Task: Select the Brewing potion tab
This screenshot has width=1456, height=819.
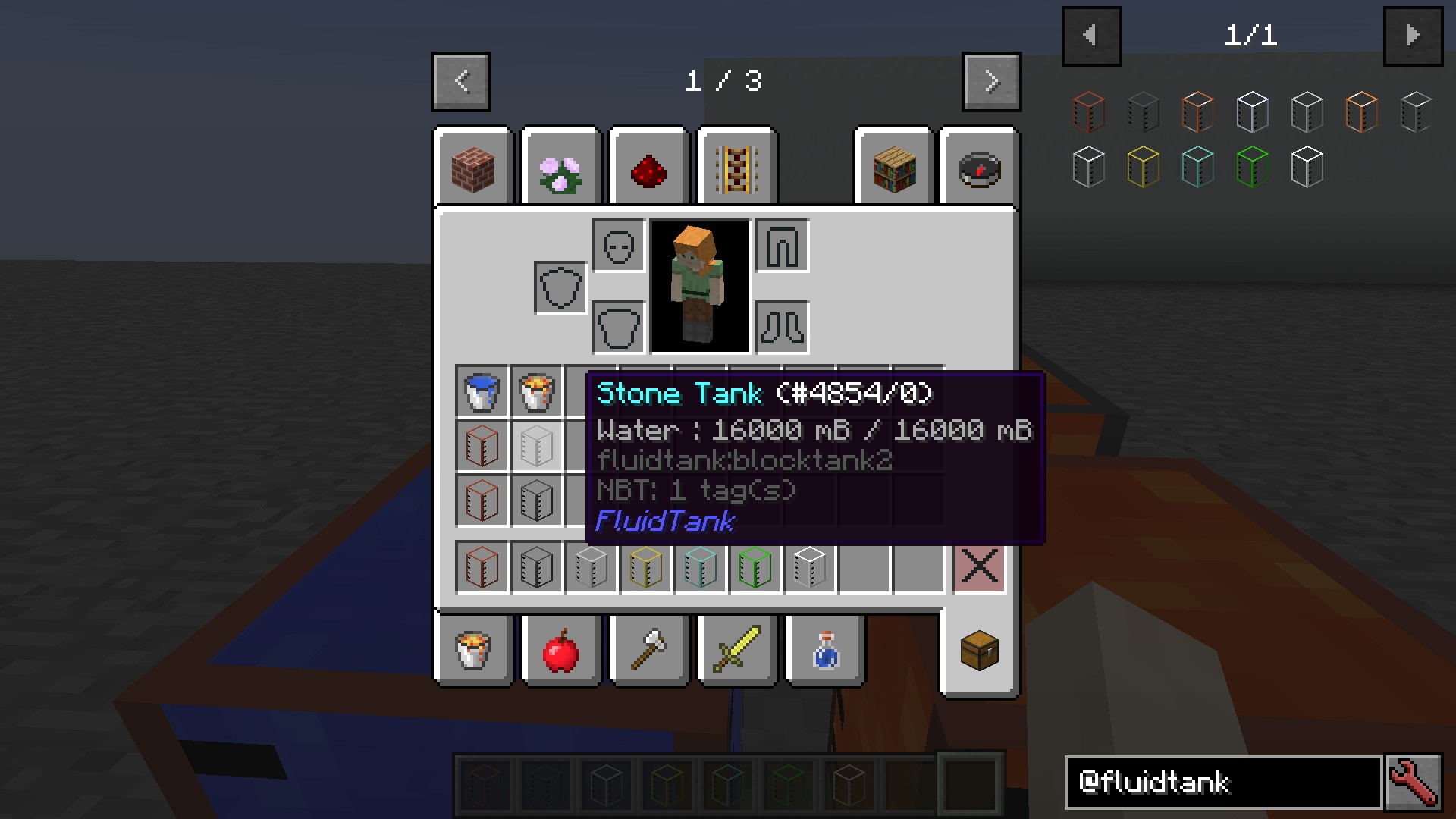Action: (825, 651)
